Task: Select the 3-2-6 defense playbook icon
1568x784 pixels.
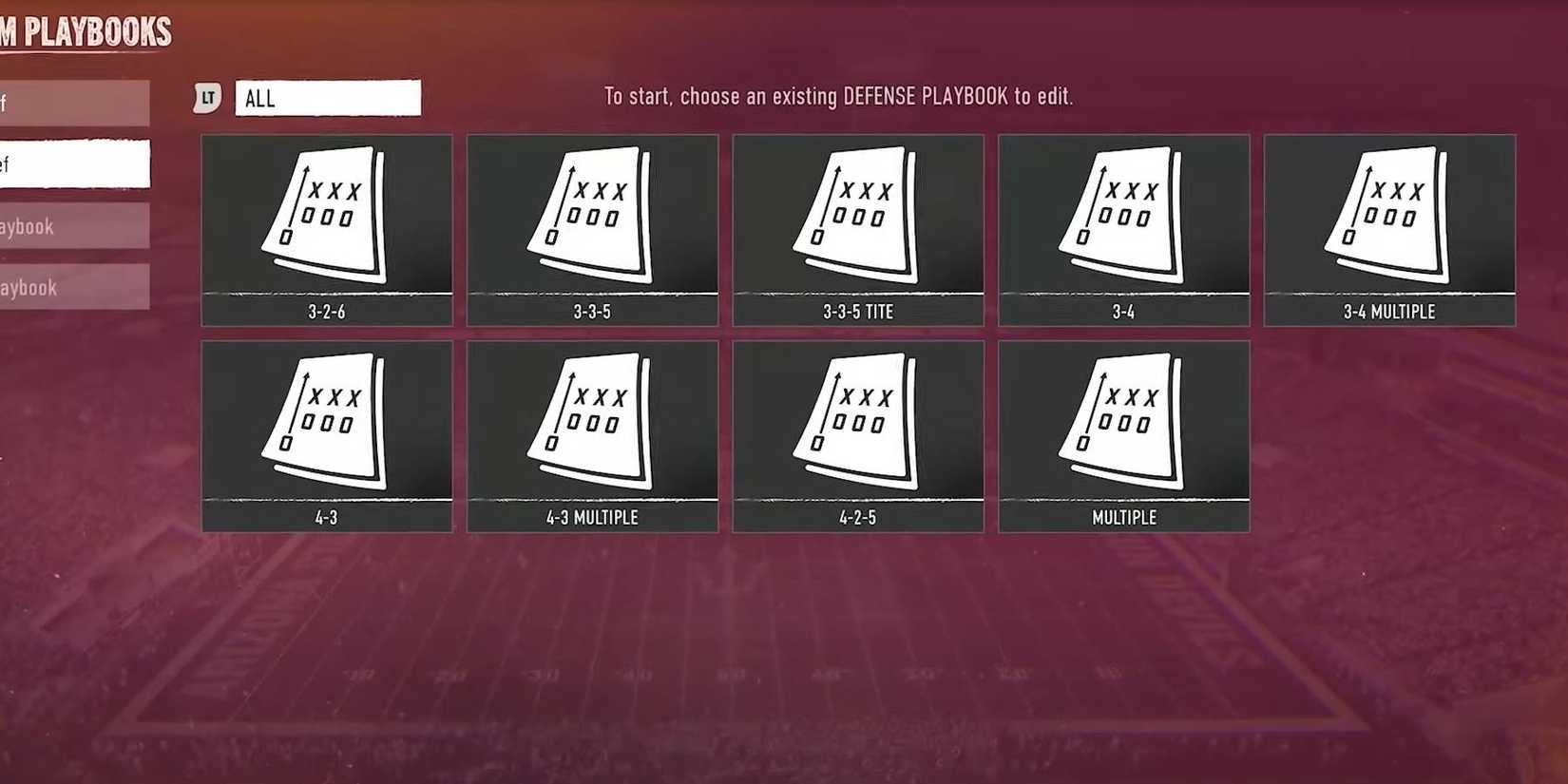Action: 326,228
